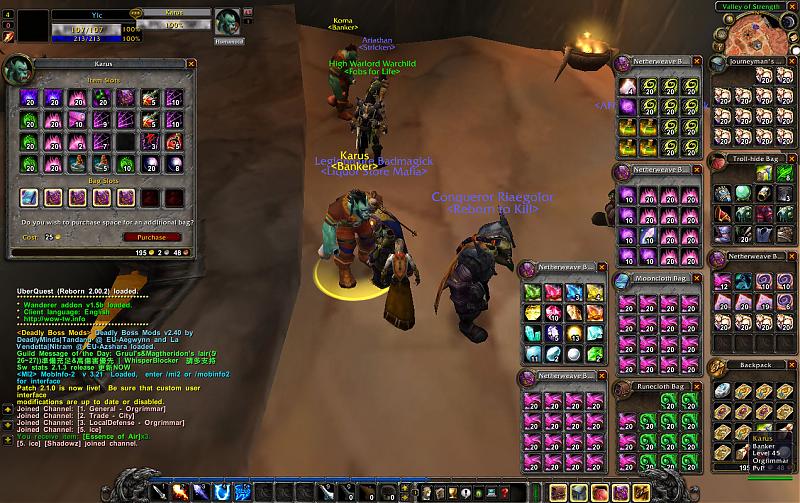Close the Mooncloth Bag window
The height and width of the screenshot is (503, 800).
pos(699,279)
